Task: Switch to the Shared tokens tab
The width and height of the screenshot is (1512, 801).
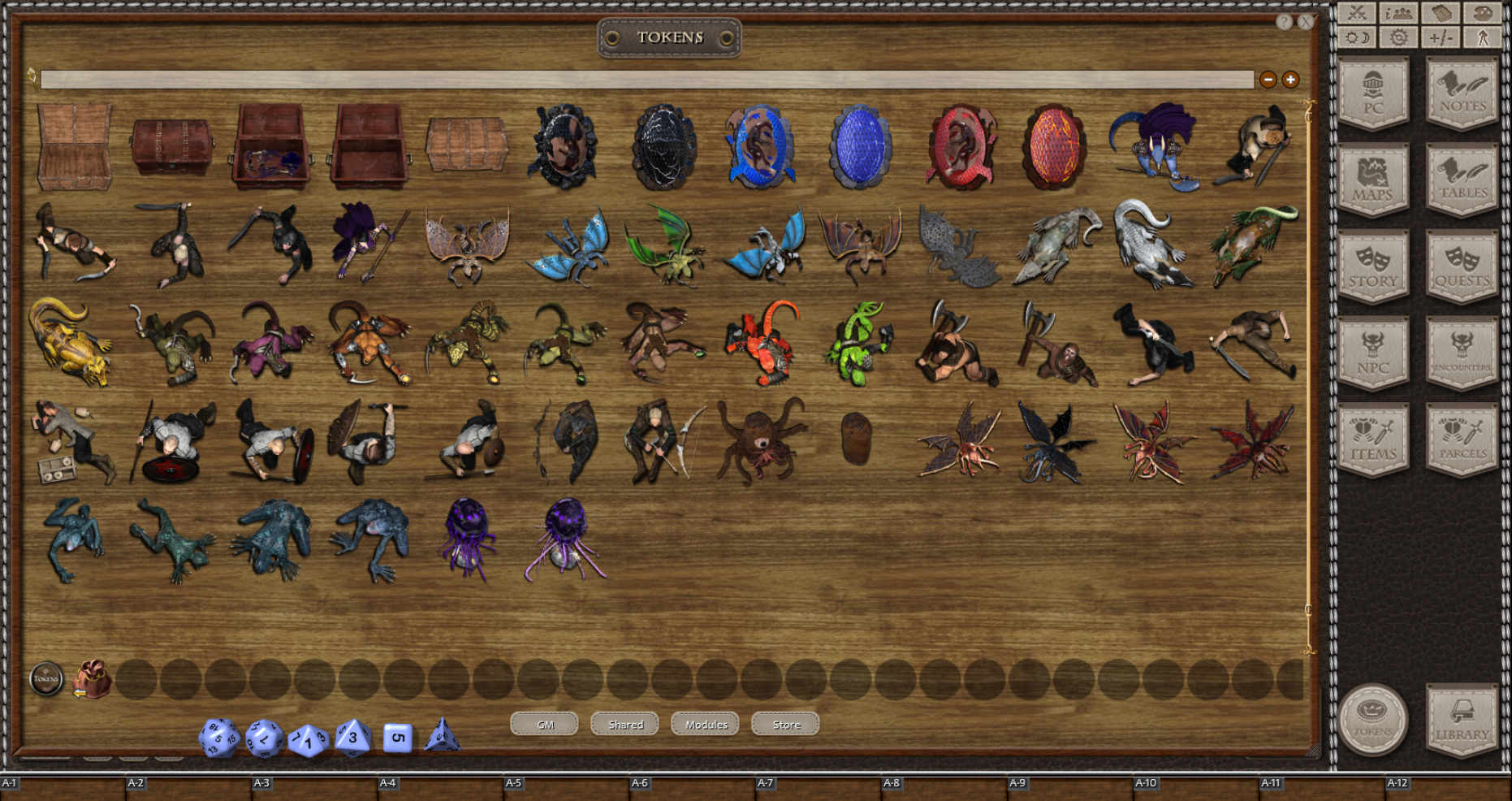Action: click(624, 724)
